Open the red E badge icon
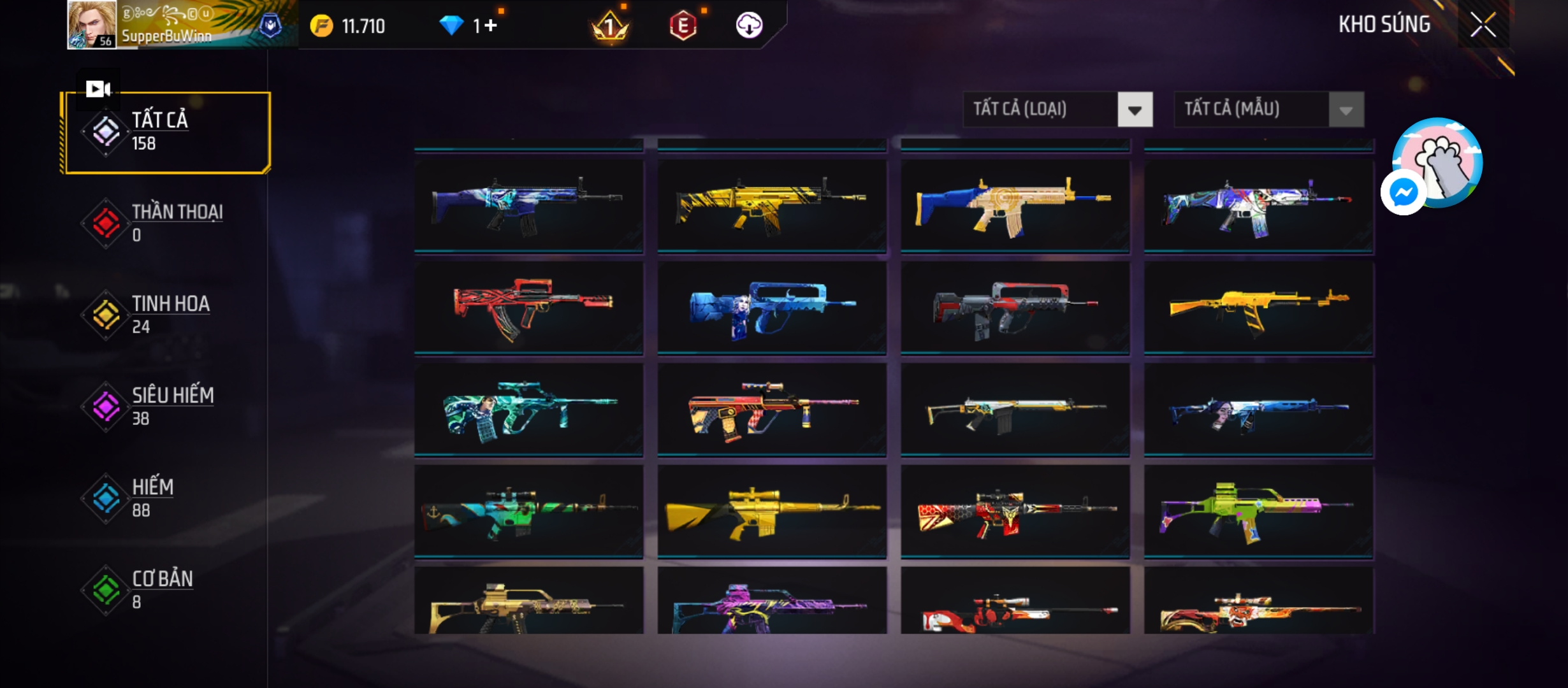 [x=683, y=26]
